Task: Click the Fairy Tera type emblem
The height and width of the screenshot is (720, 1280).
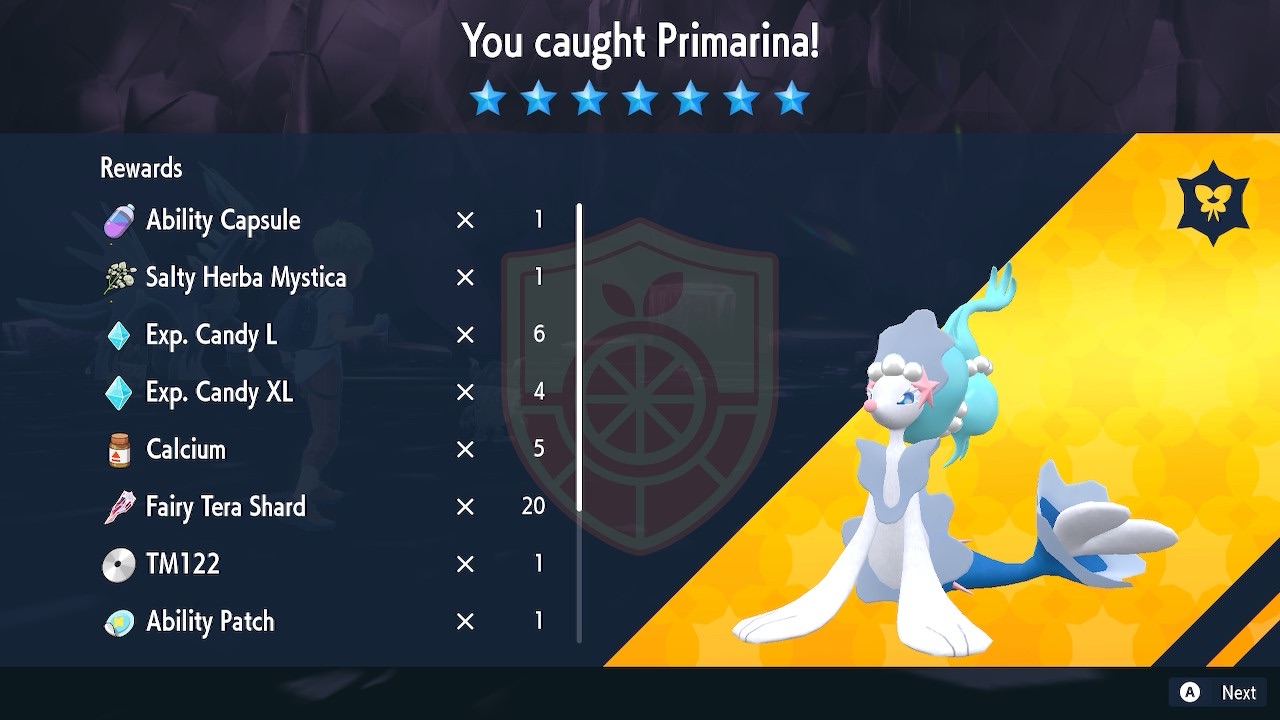Action: (1212, 201)
